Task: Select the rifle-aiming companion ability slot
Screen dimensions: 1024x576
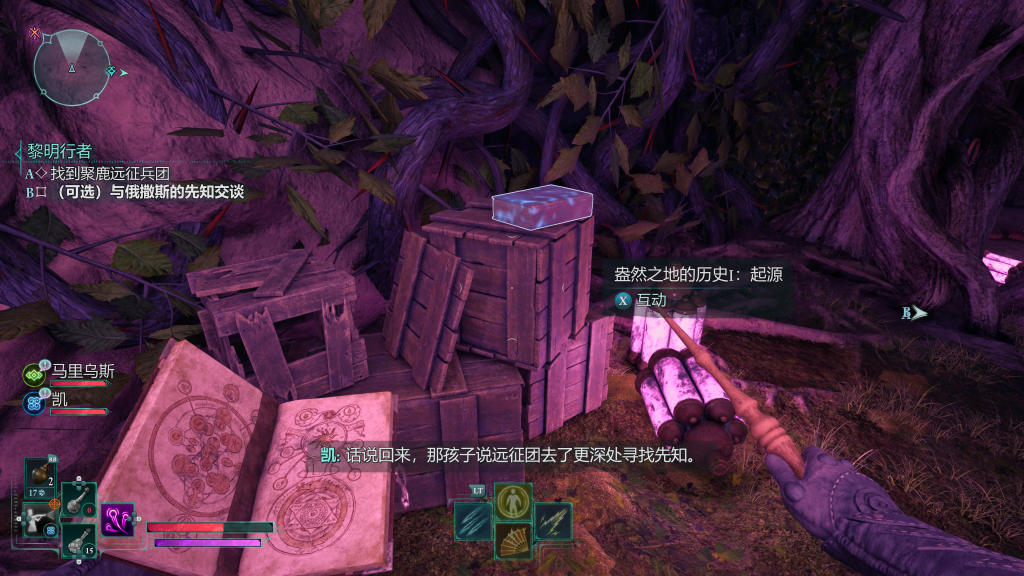Action: [40, 520]
